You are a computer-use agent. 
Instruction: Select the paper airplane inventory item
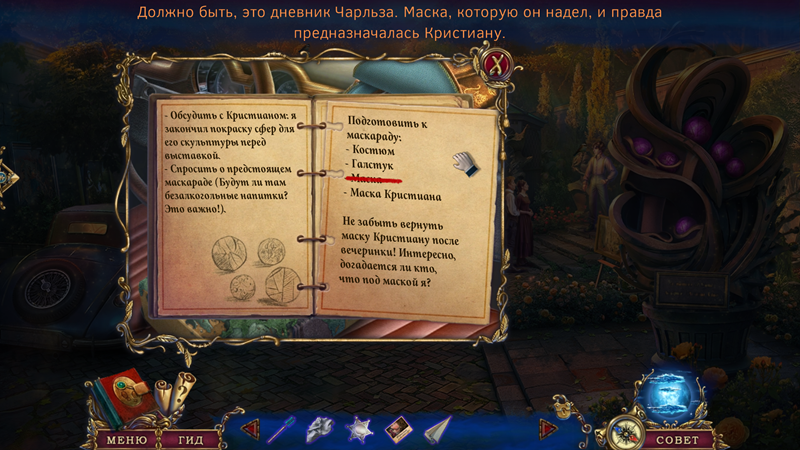pos(435,430)
